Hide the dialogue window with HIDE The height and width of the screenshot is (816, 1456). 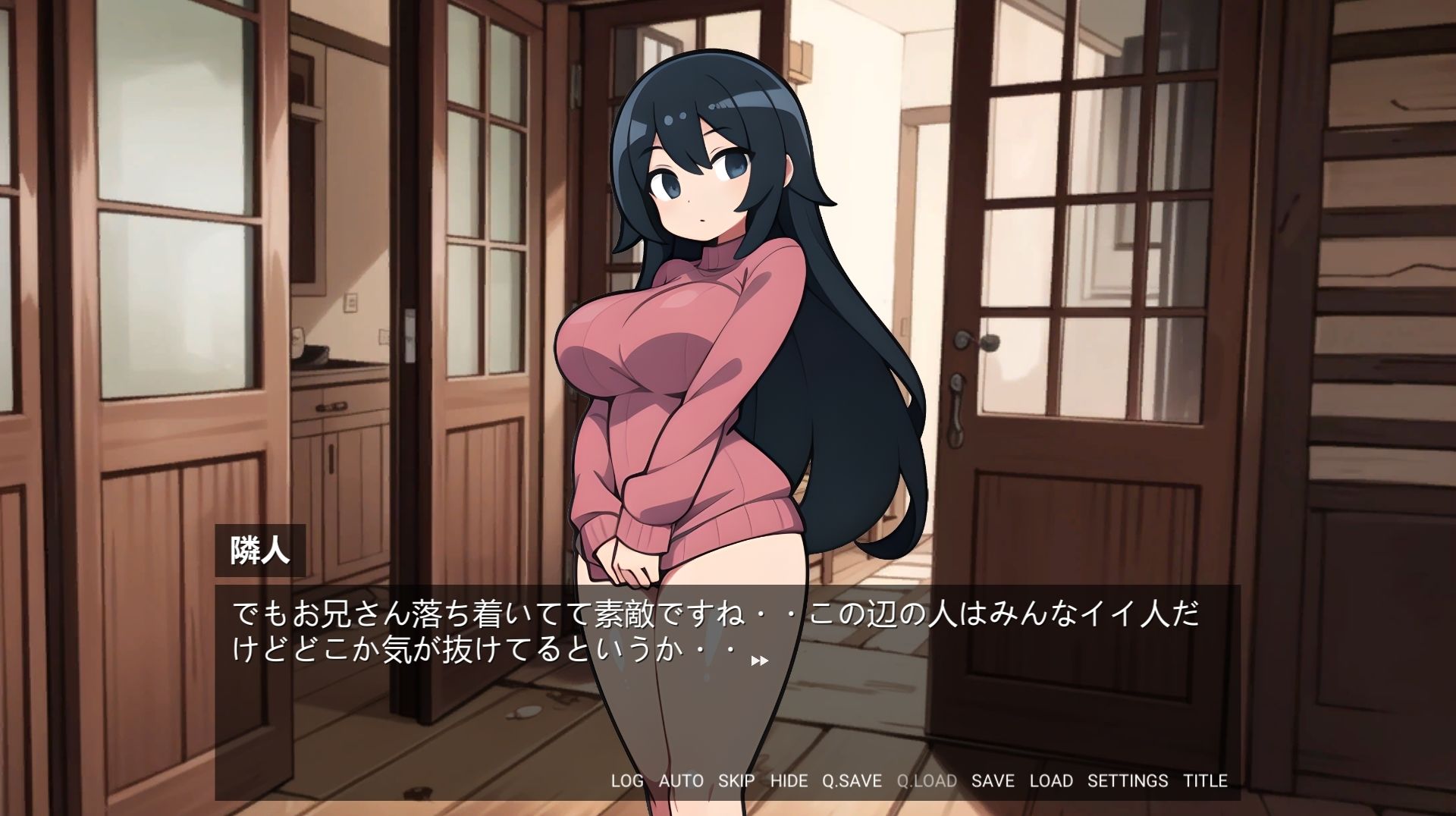[789, 781]
